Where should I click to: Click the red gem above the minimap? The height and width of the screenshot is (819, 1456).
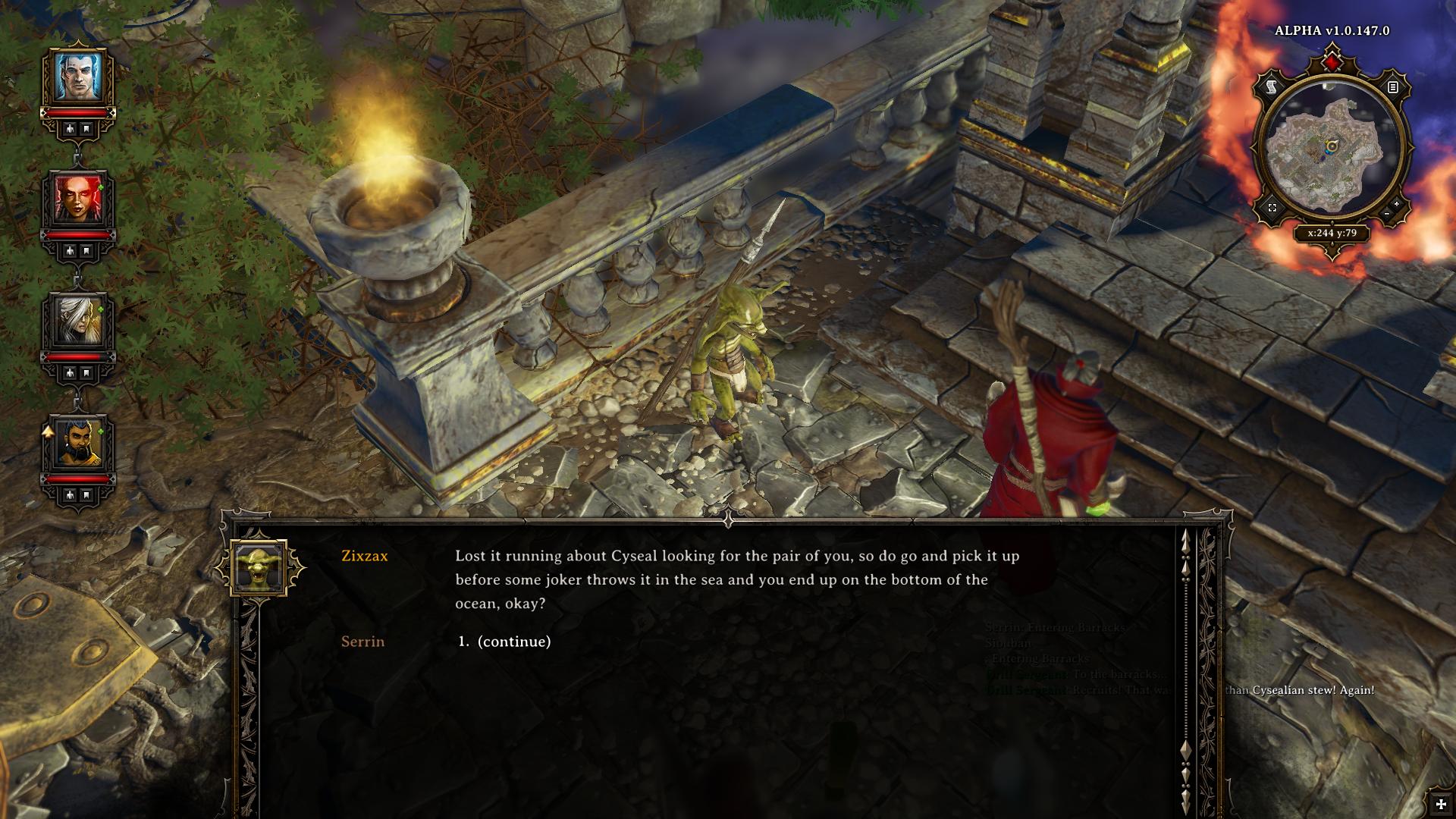(x=1332, y=61)
